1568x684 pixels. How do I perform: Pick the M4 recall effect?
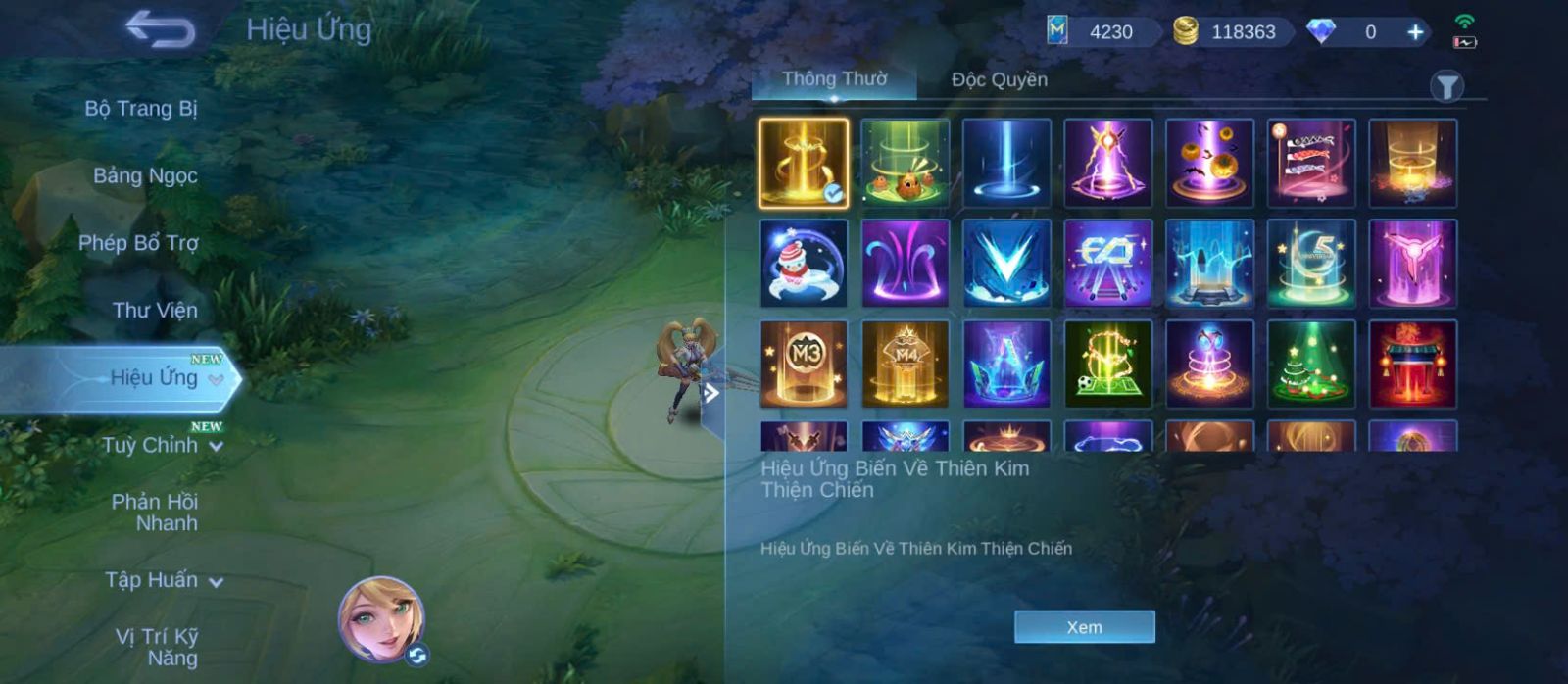[x=905, y=364]
